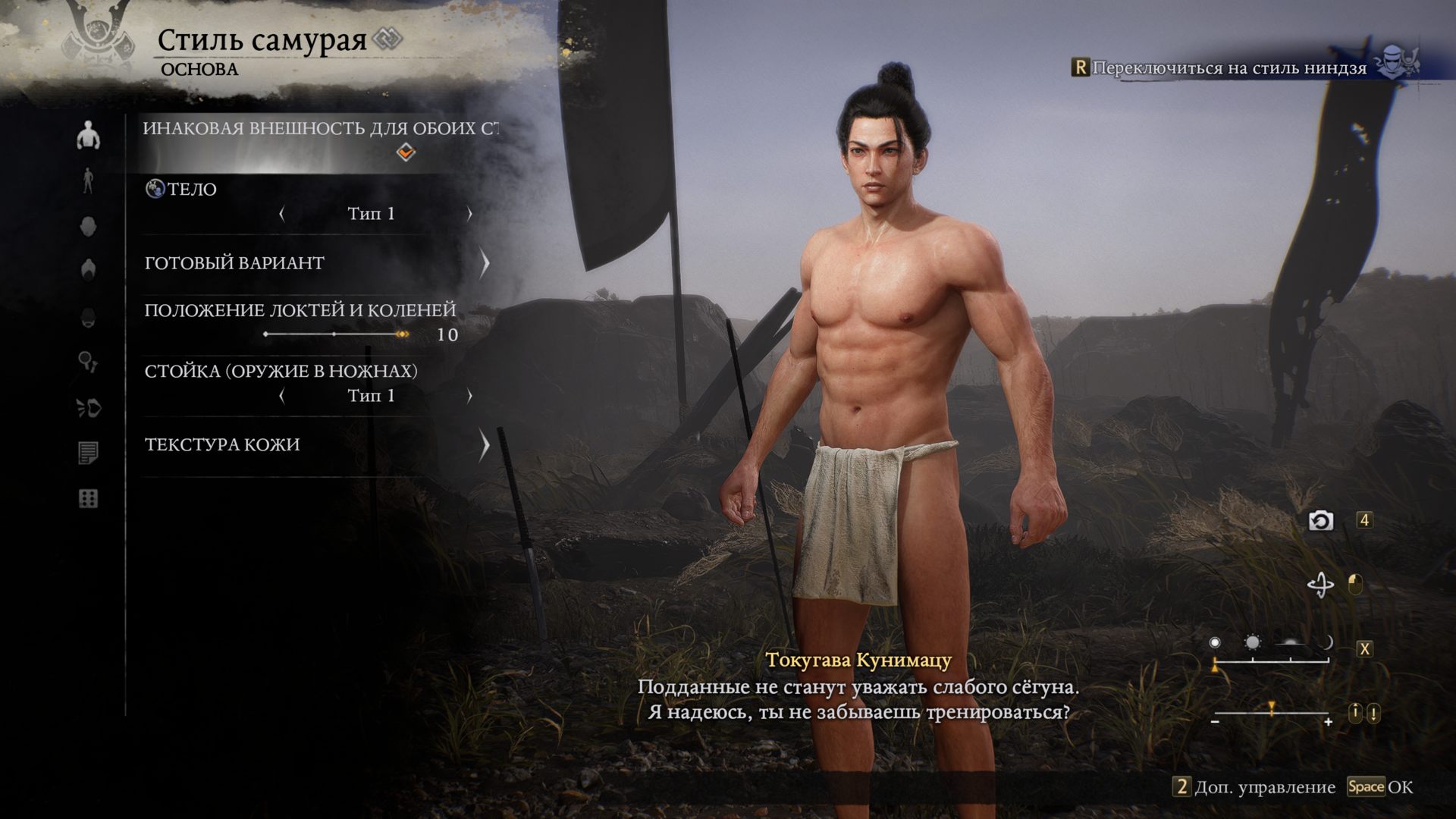1456x819 pixels.
Task: Open the hairstyle topknot category tab
Action: (x=88, y=271)
